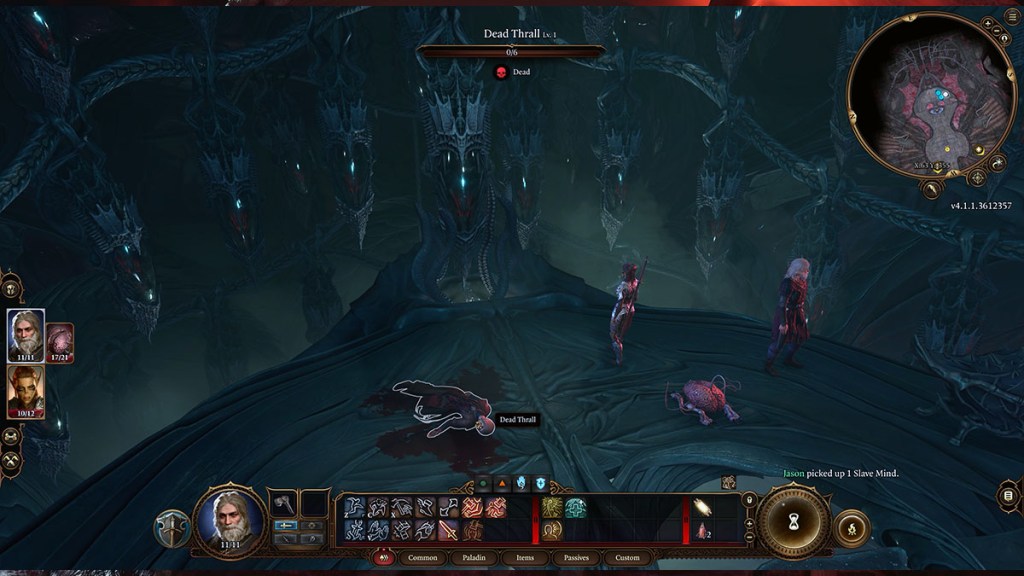
Task: Show the Passives hotbar tab
Action: pos(576,557)
